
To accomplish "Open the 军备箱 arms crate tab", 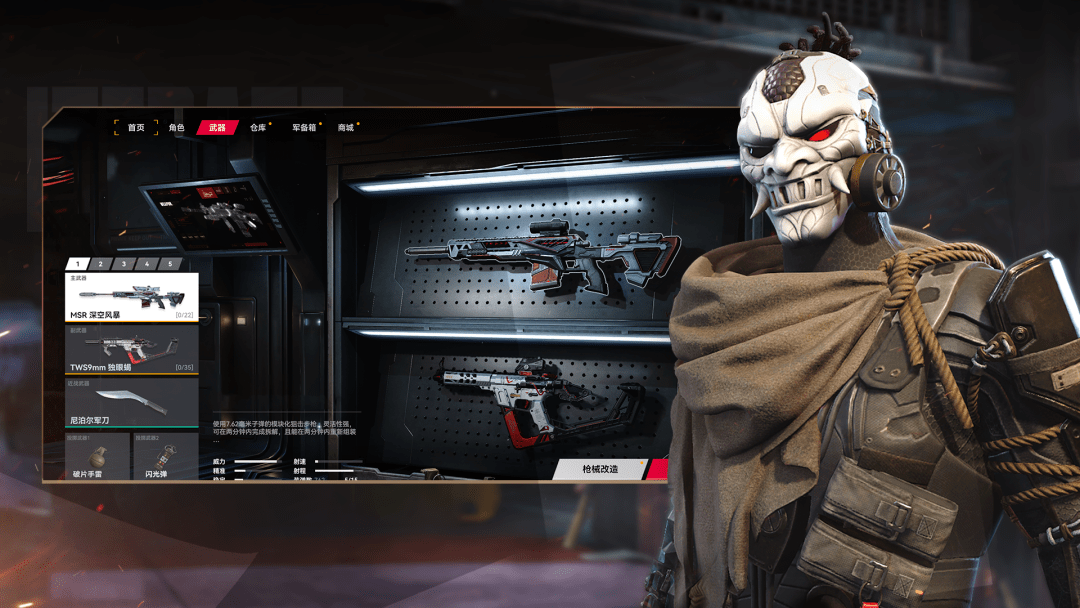I will pyautogui.click(x=304, y=128).
